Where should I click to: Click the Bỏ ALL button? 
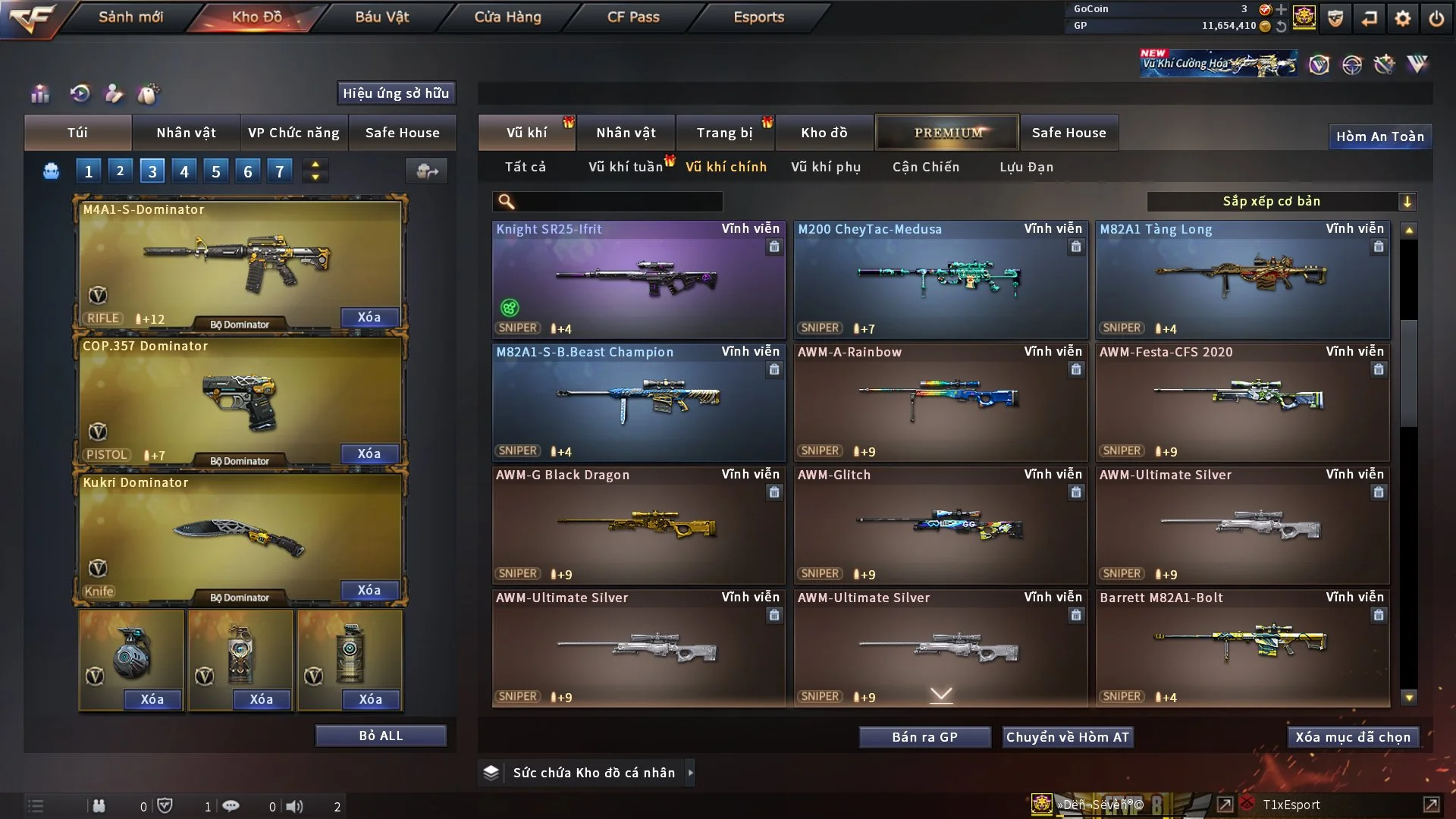click(x=381, y=736)
